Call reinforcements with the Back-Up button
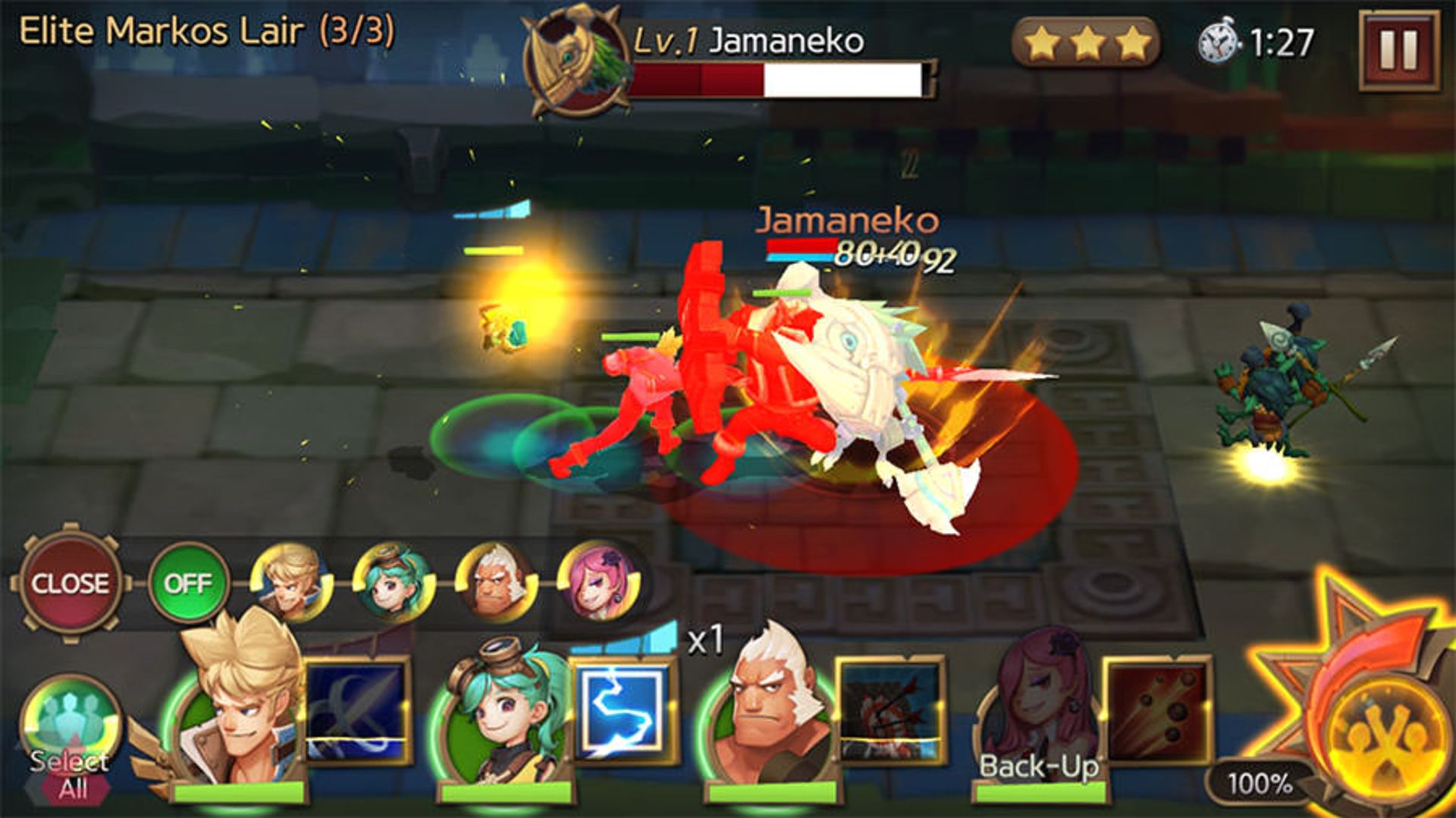 coord(1039,767)
